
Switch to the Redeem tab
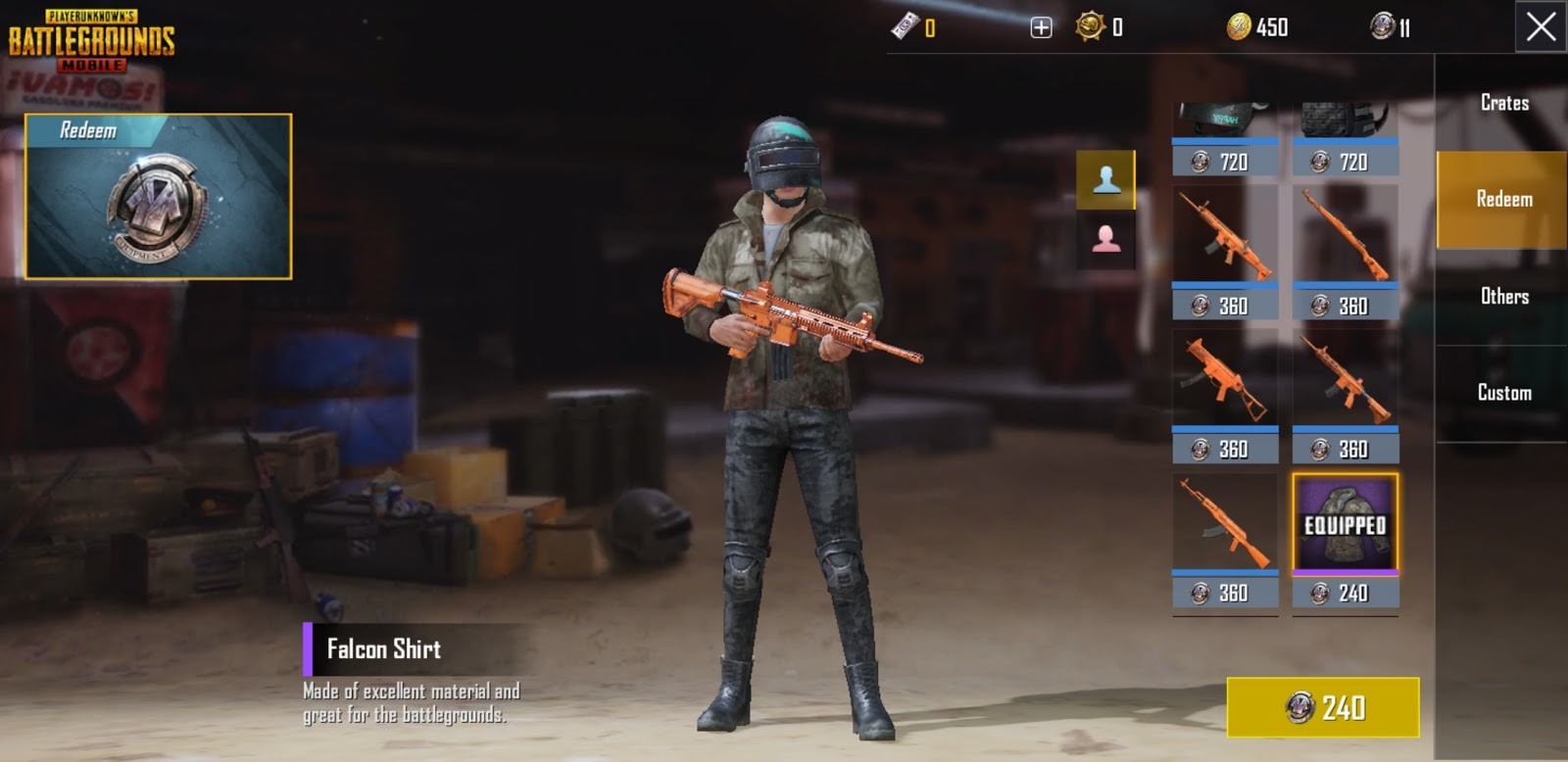(1502, 199)
